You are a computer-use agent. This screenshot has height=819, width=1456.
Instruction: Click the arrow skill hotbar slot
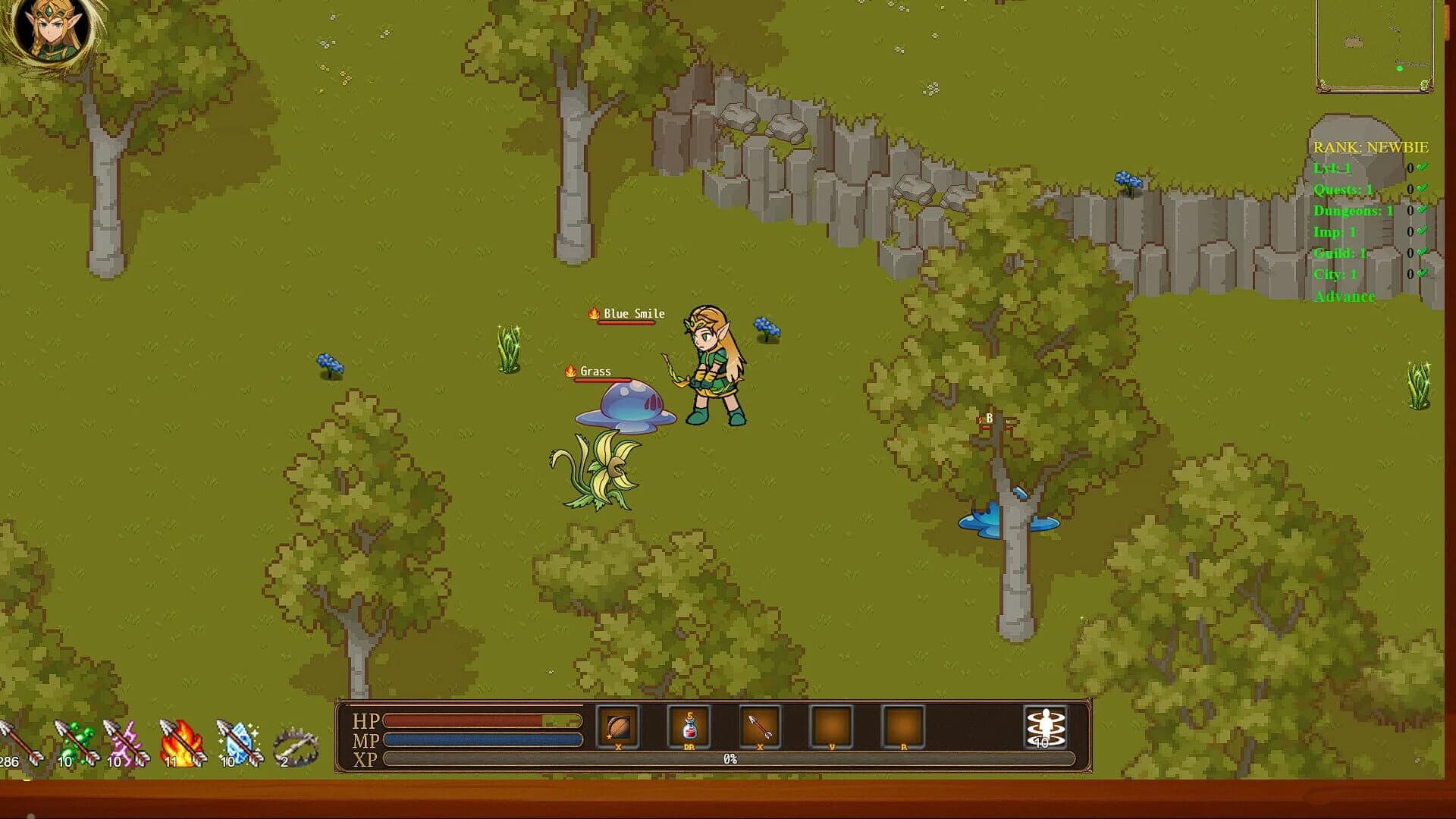pyautogui.click(x=759, y=726)
